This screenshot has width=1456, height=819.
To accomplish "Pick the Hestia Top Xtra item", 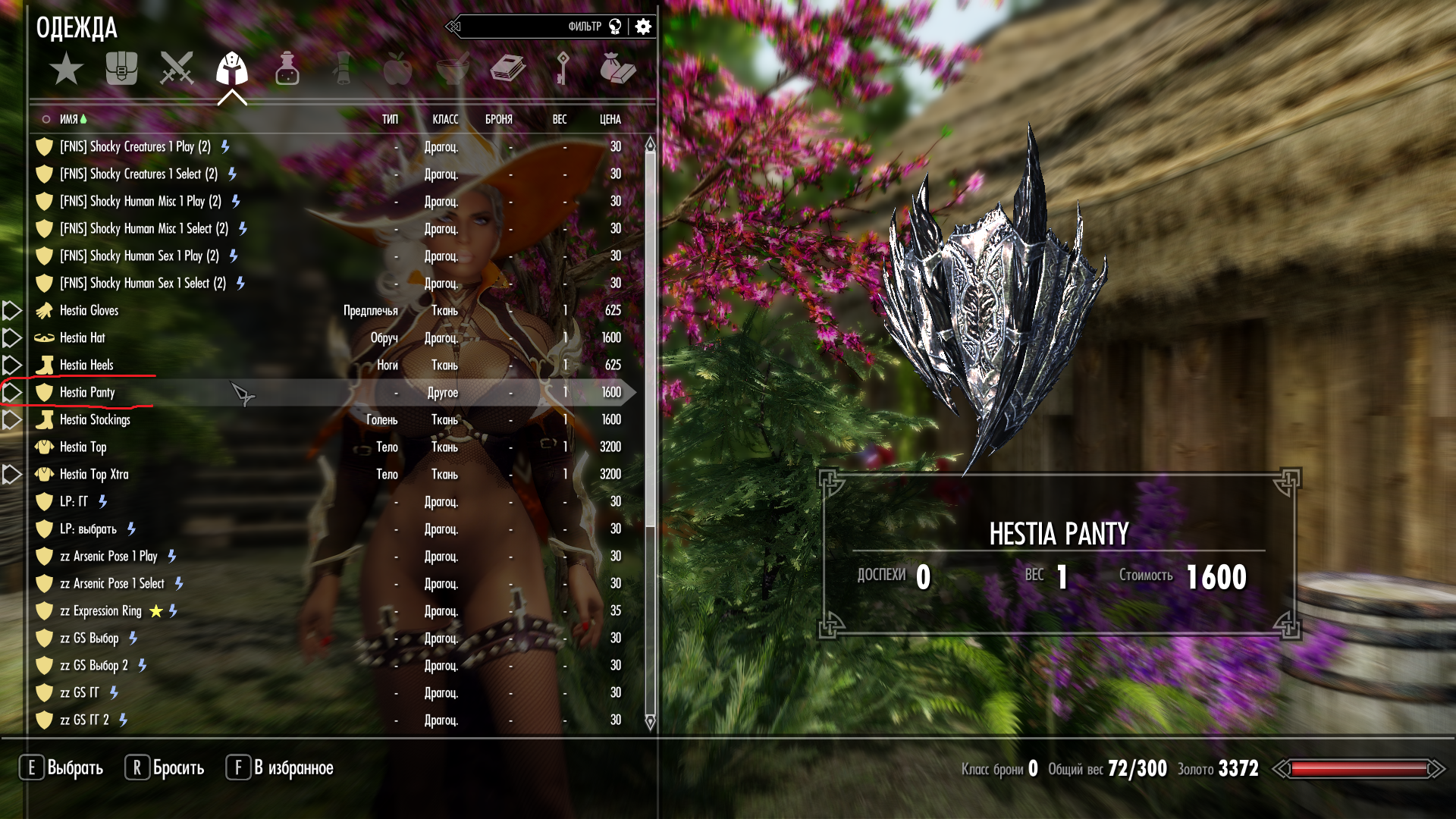I will pyautogui.click(x=94, y=474).
